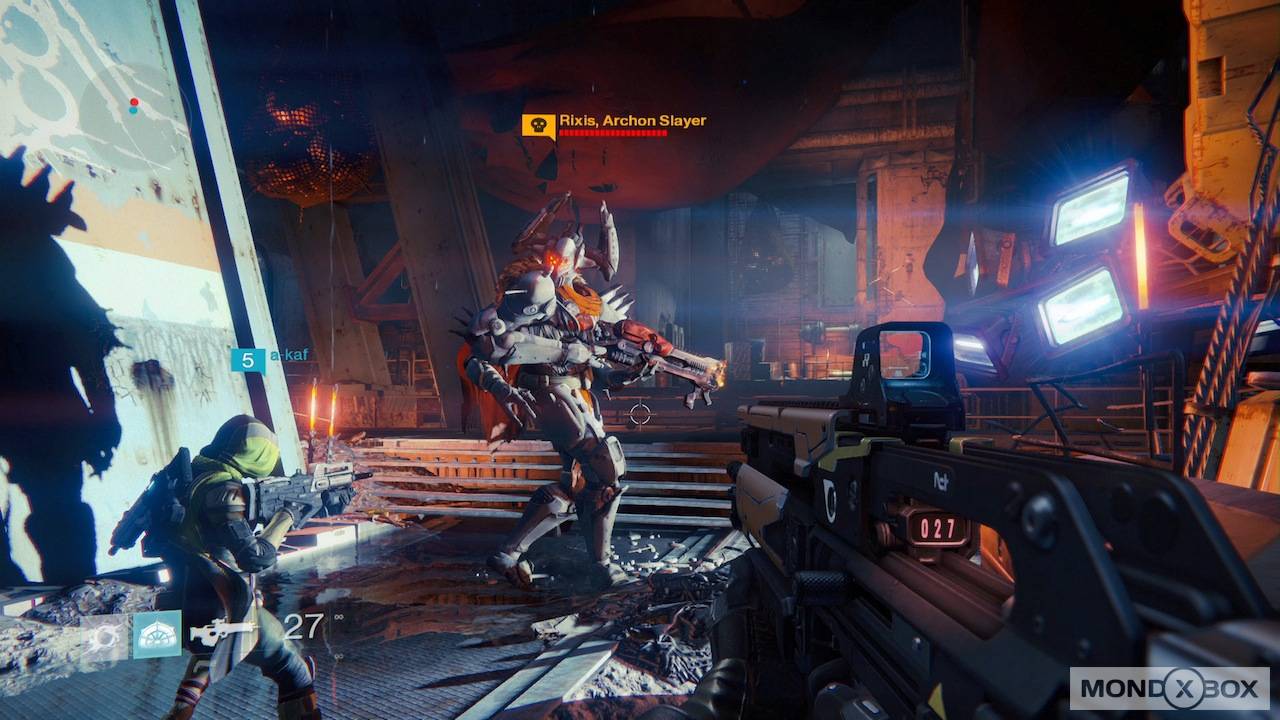This screenshot has height=720, width=1280.
Task: Open the MondoXbox watermark logo
Action: coord(1169,688)
